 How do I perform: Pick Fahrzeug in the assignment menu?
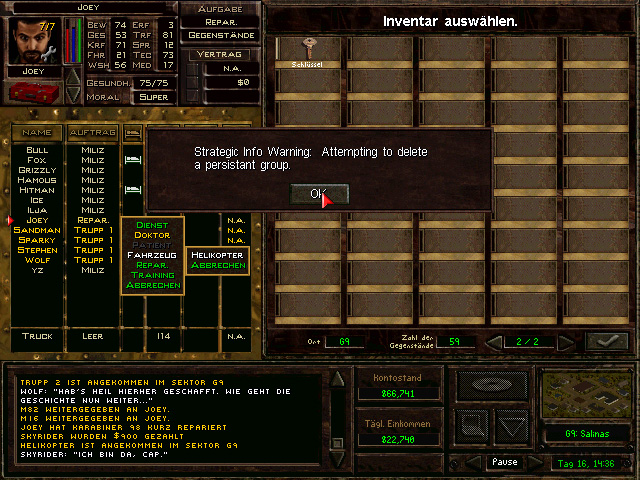152,255
